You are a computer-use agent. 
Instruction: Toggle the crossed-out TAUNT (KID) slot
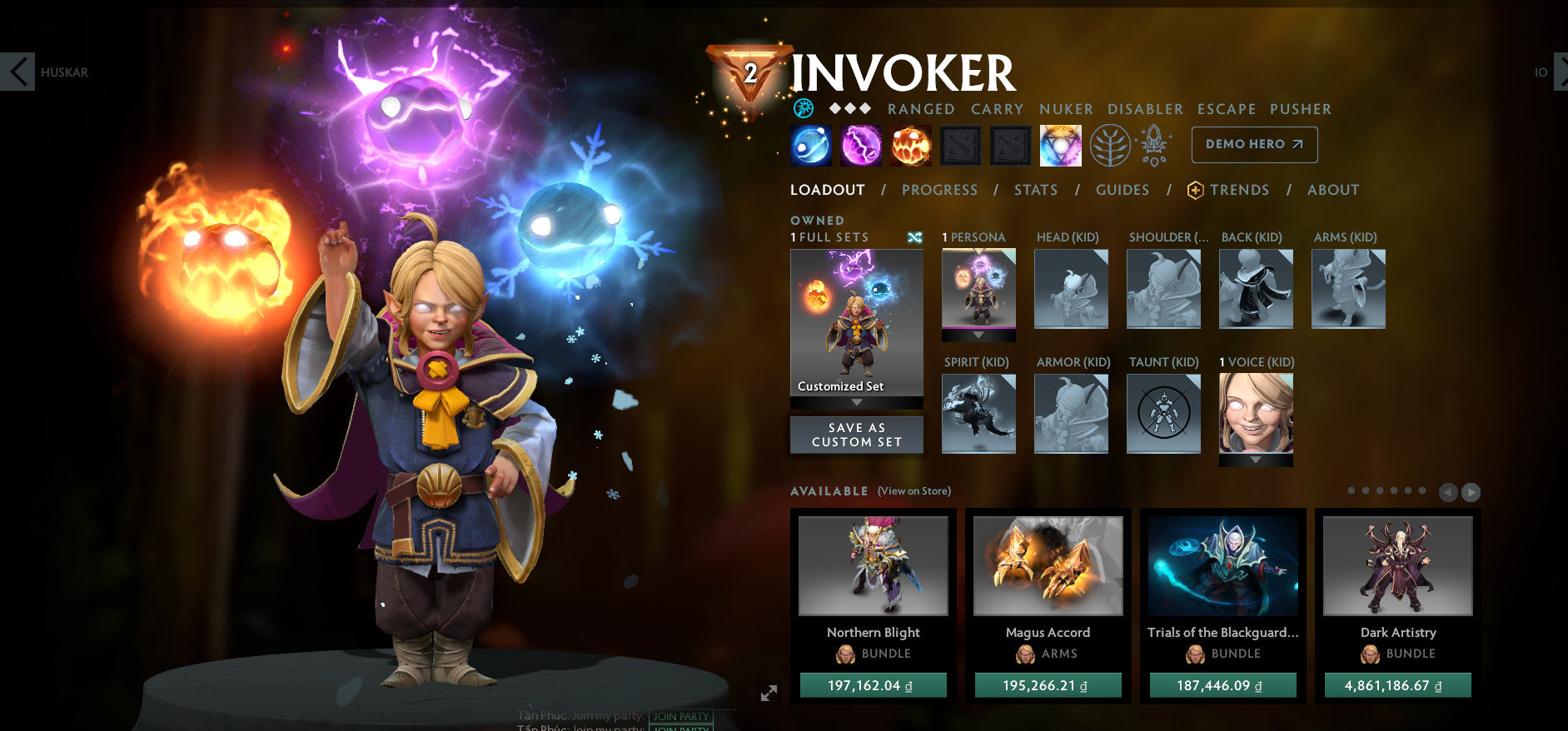click(x=1163, y=414)
